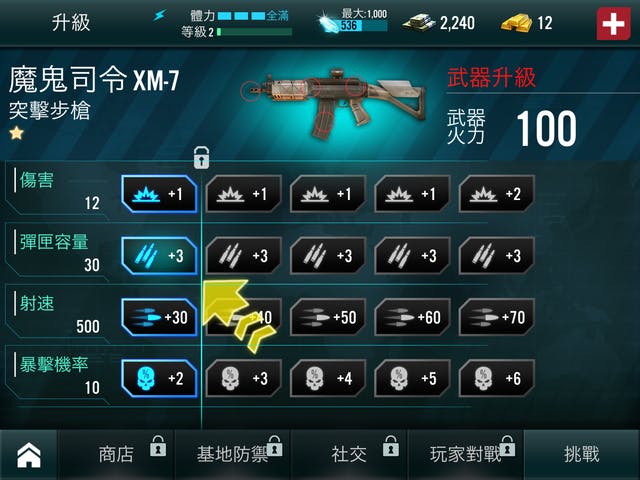Choose the fire rate +70 upgrade

point(496,317)
